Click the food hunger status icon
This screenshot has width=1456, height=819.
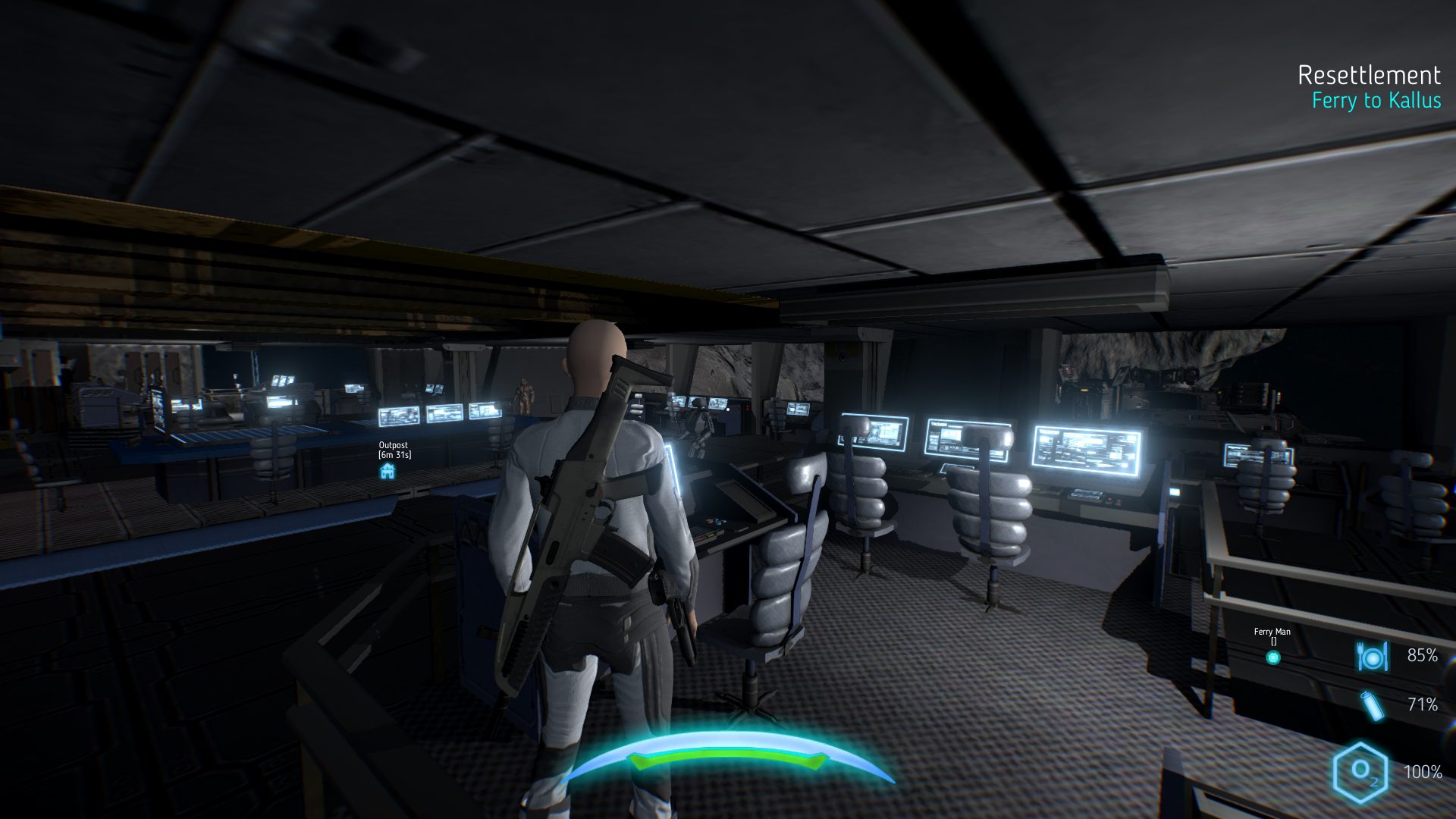(1372, 656)
